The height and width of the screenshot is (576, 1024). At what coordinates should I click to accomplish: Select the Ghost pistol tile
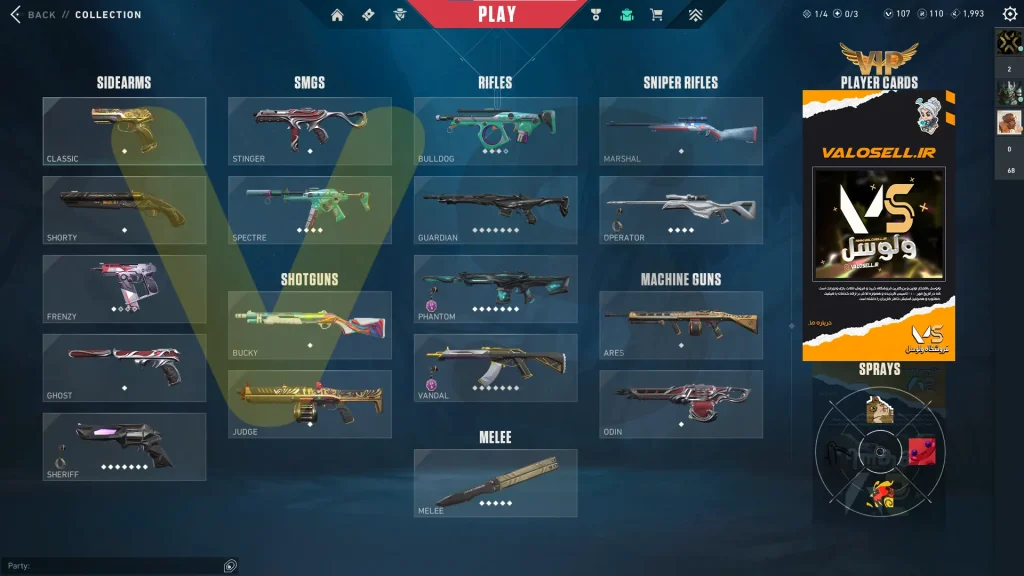point(124,368)
